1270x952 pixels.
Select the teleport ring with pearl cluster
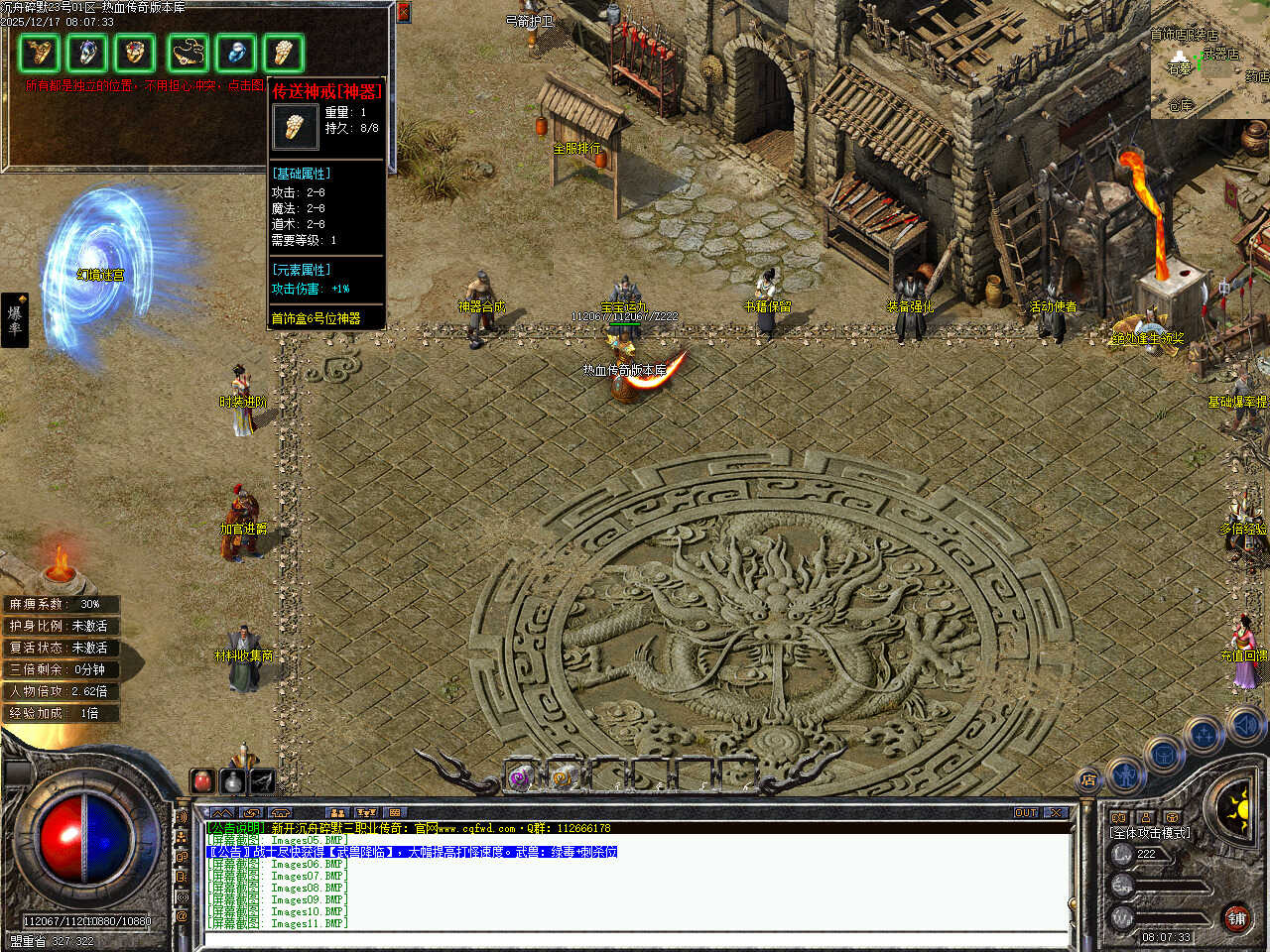click(x=283, y=53)
